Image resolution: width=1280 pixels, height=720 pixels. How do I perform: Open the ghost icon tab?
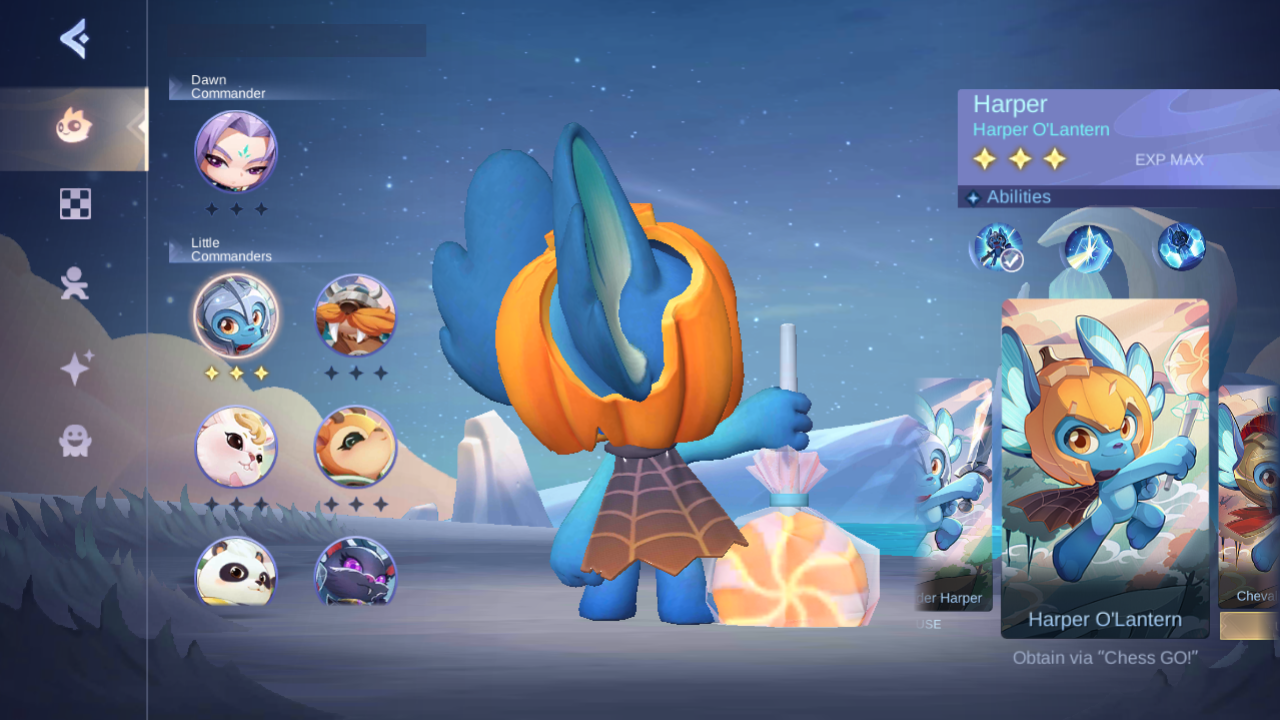(75, 440)
